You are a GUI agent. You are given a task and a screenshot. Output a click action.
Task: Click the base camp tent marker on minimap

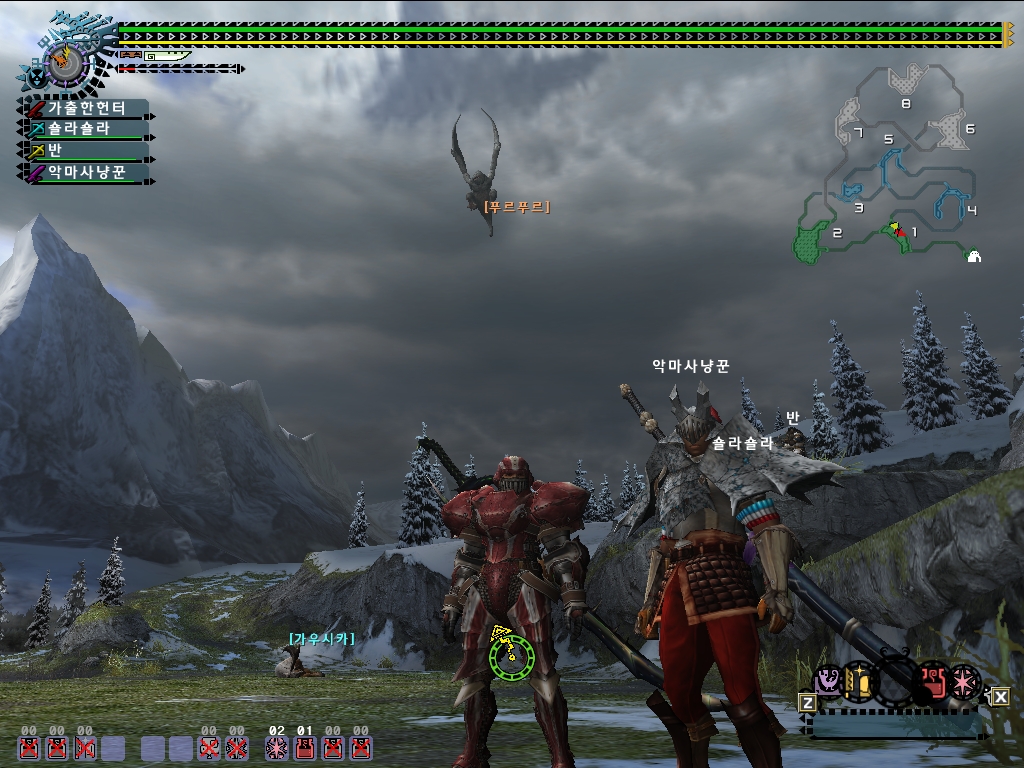coord(974,256)
